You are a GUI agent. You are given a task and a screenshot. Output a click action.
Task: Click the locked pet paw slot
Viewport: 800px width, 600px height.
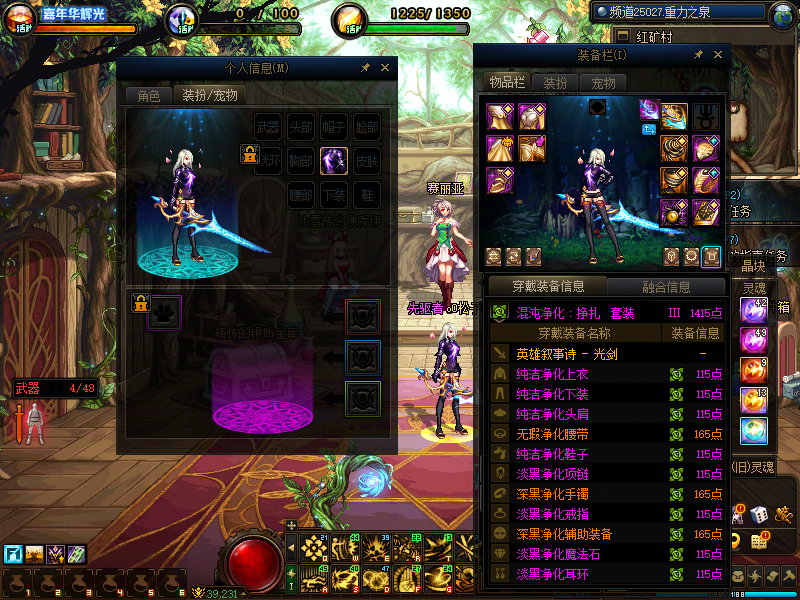(165, 312)
